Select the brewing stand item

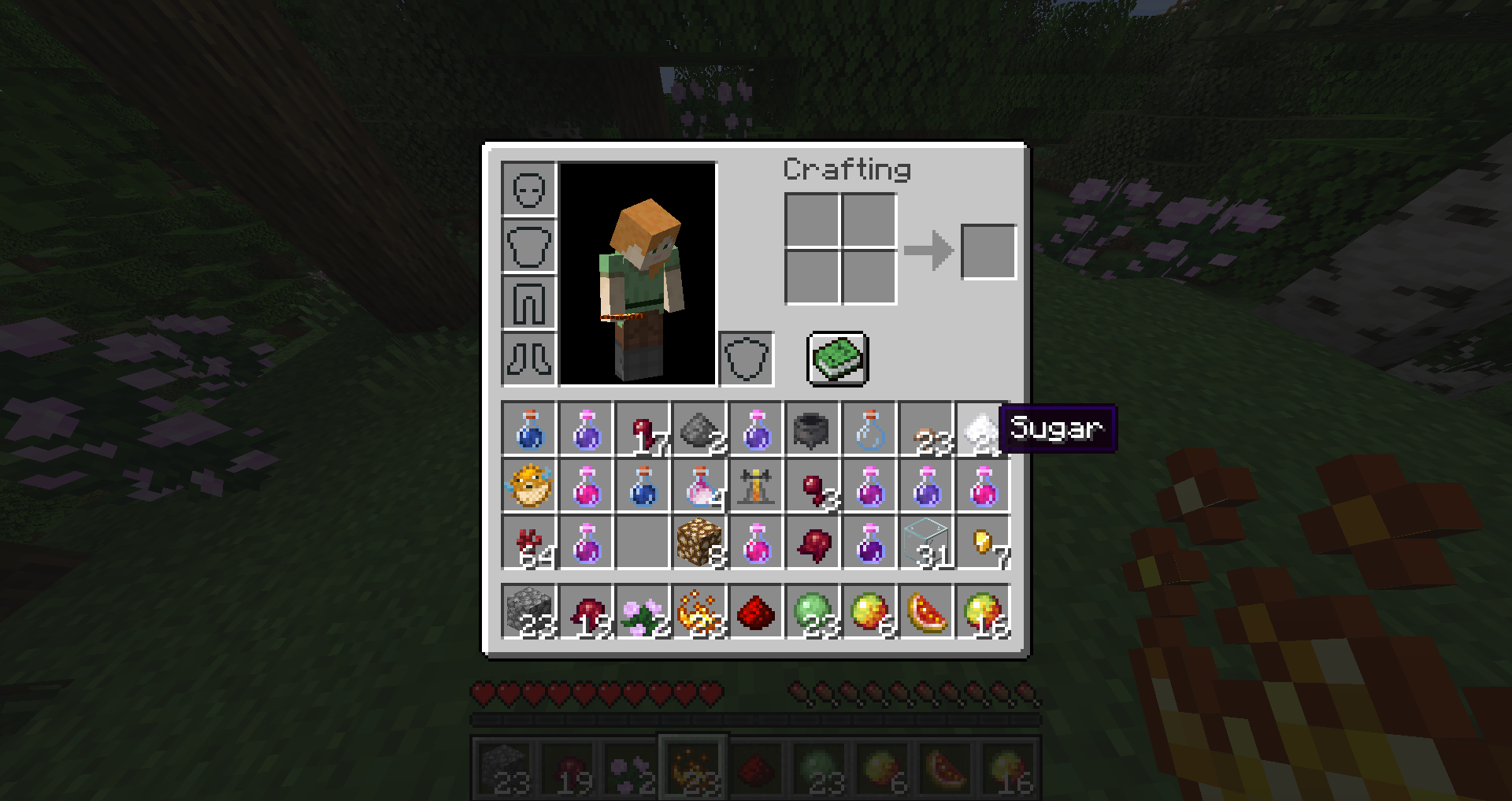(x=756, y=487)
